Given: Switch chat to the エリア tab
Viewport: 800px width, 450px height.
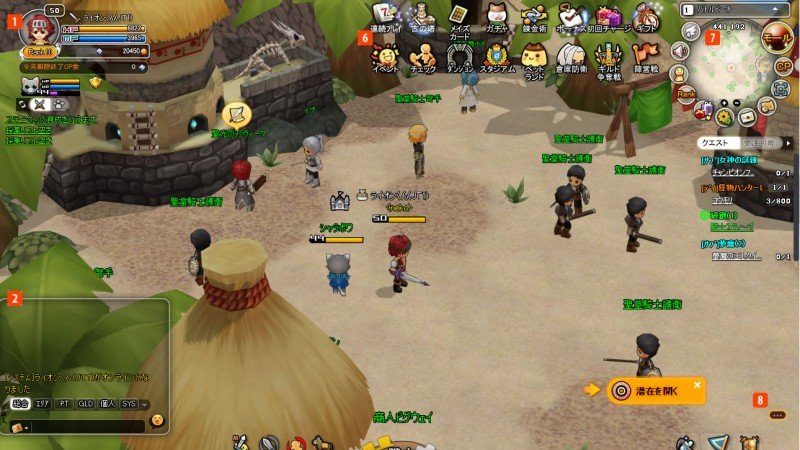Looking at the screenshot, I should [x=43, y=404].
